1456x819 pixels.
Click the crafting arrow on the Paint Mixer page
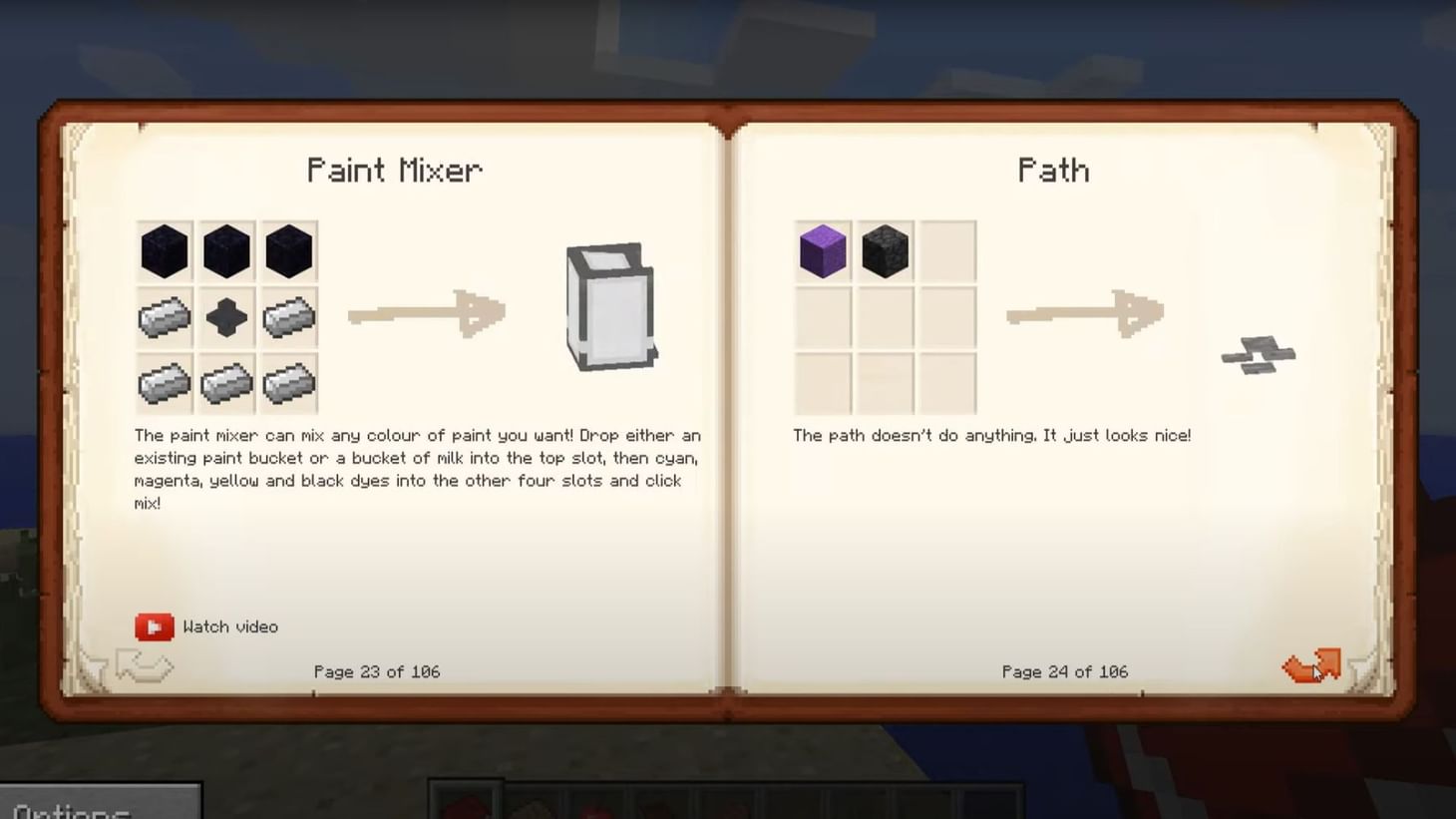(x=427, y=314)
